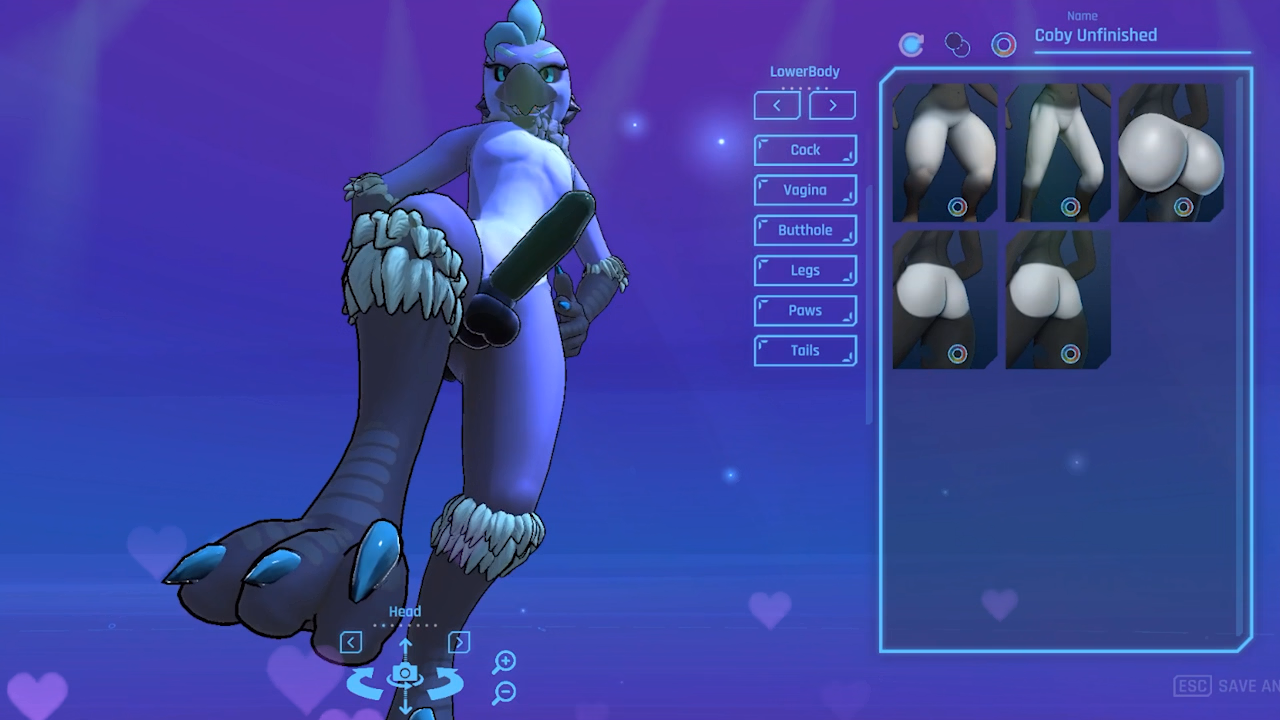The width and height of the screenshot is (1280, 720).
Task: Click the rainbow ring icon beside the name
Action: (x=1003, y=44)
